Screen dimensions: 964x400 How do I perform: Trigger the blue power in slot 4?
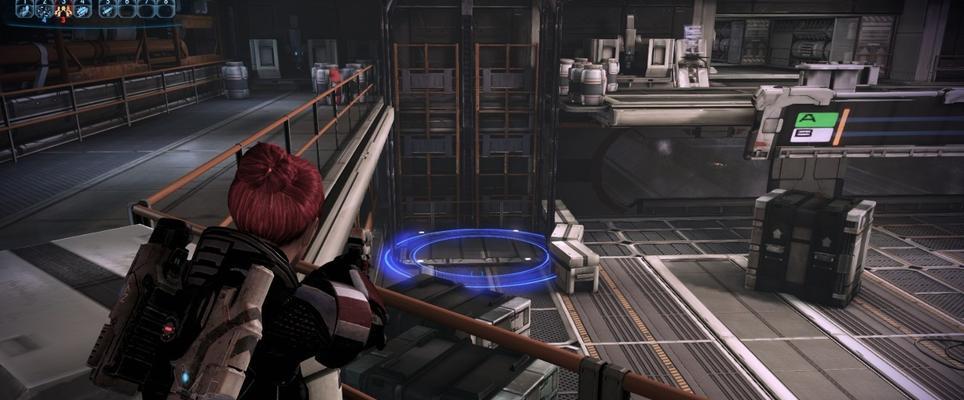pyautogui.click(x=82, y=10)
